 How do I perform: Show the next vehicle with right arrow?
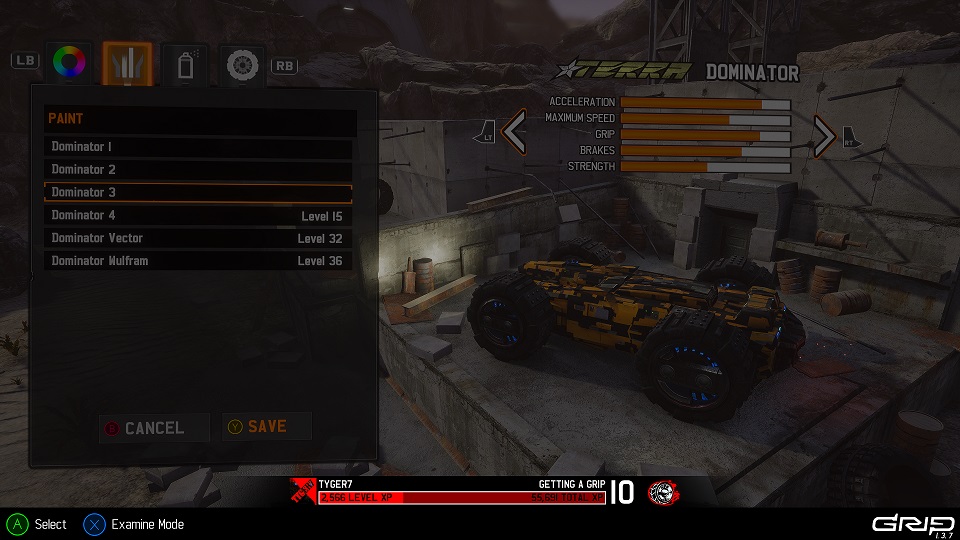coord(823,135)
